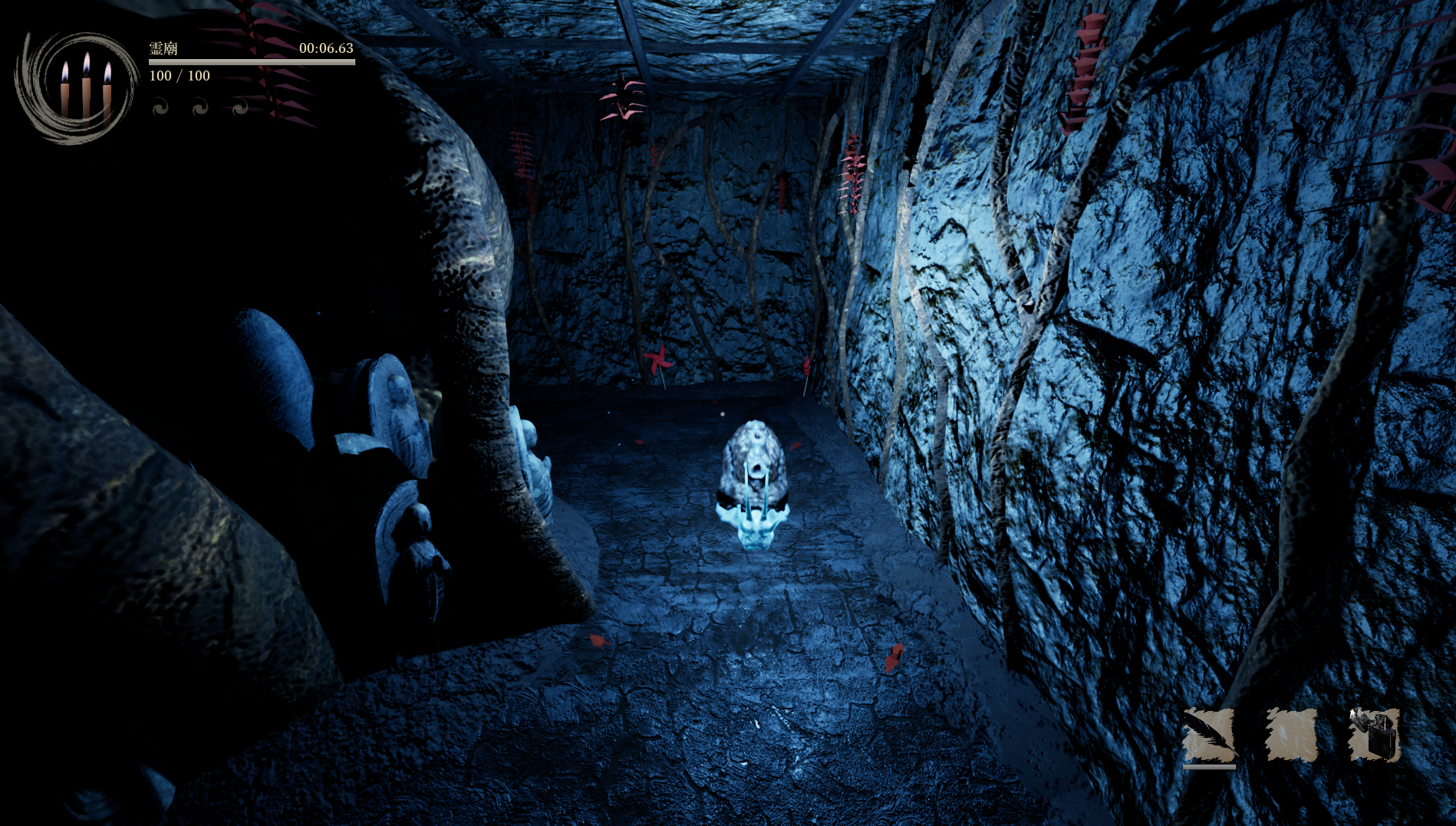Select the lighter item slot
Image resolution: width=1456 pixels, height=826 pixels.
pyautogui.click(x=1375, y=735)
